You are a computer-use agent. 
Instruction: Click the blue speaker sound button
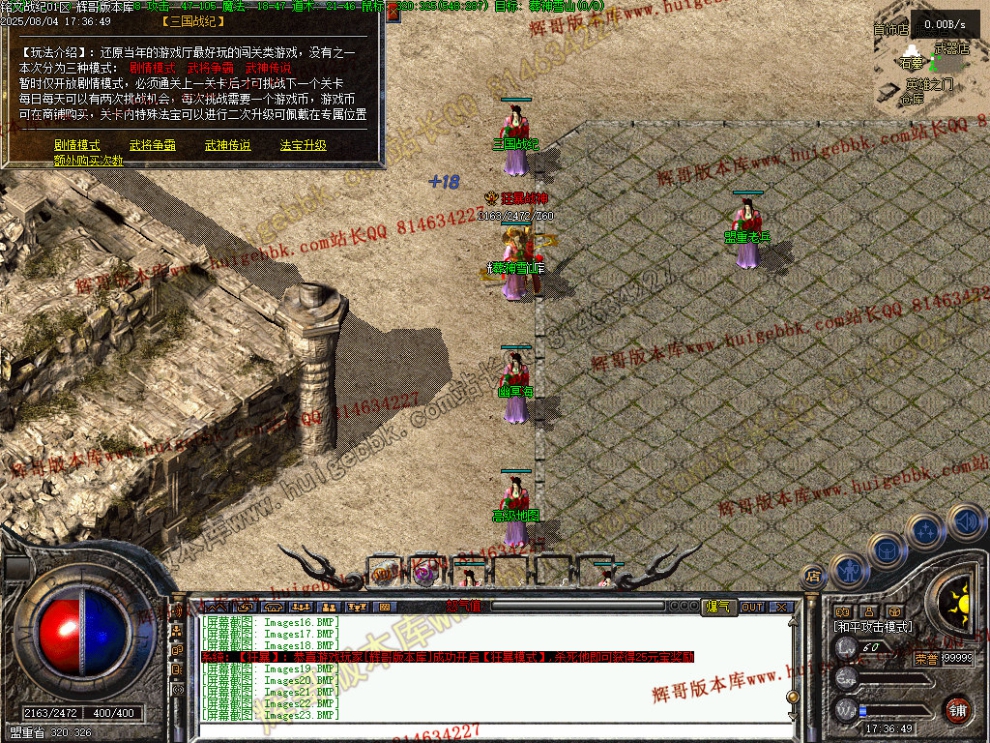tap(965, 521)
